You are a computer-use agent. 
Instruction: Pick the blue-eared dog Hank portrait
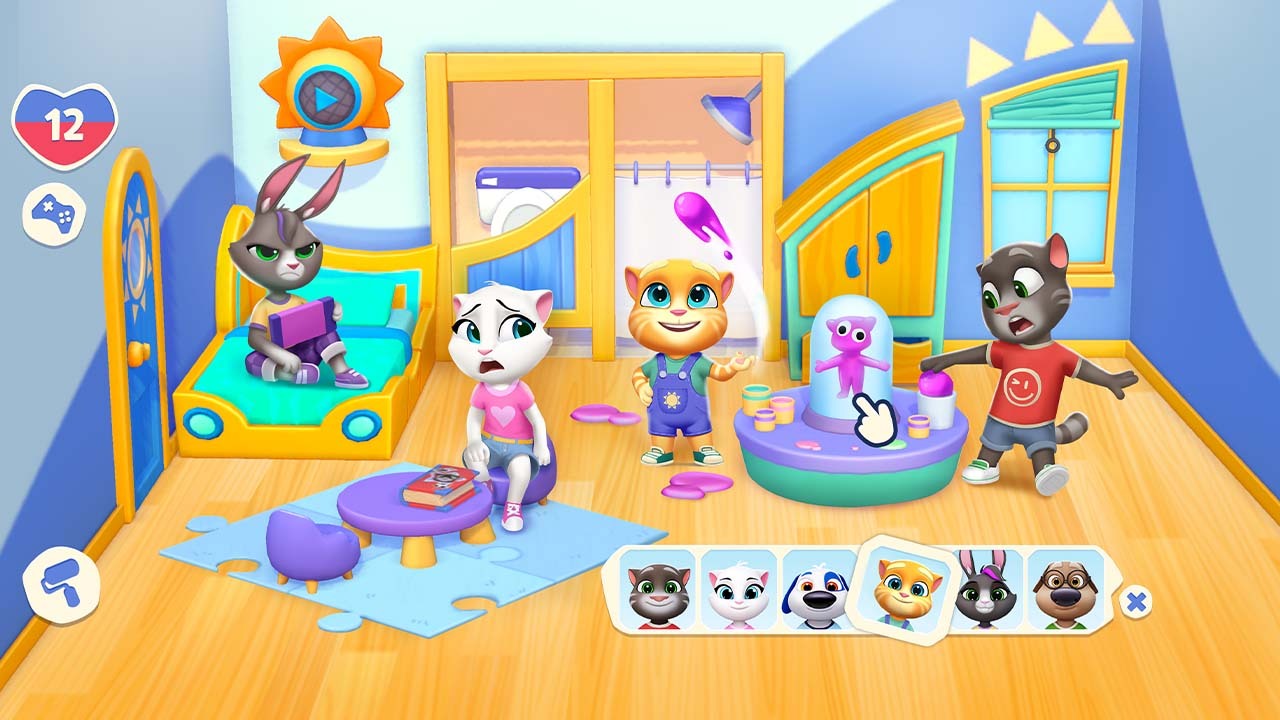(x=819, y=592)
